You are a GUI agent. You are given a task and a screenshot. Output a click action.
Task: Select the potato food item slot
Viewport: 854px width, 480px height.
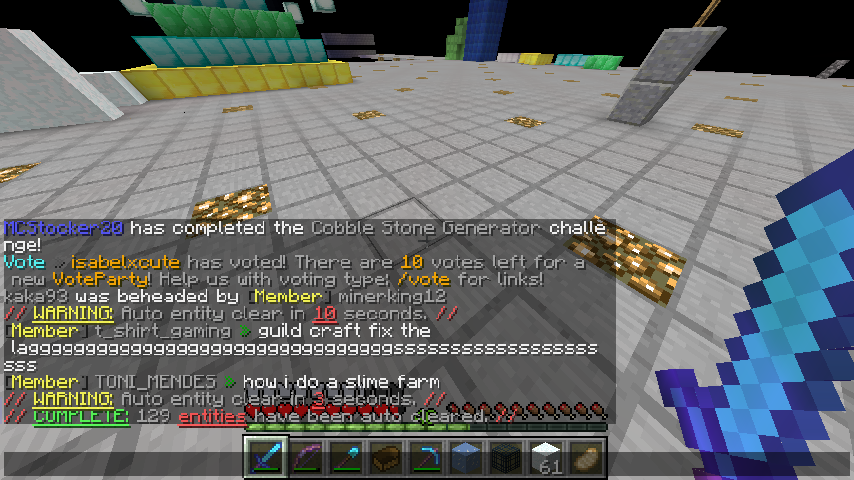587,458
